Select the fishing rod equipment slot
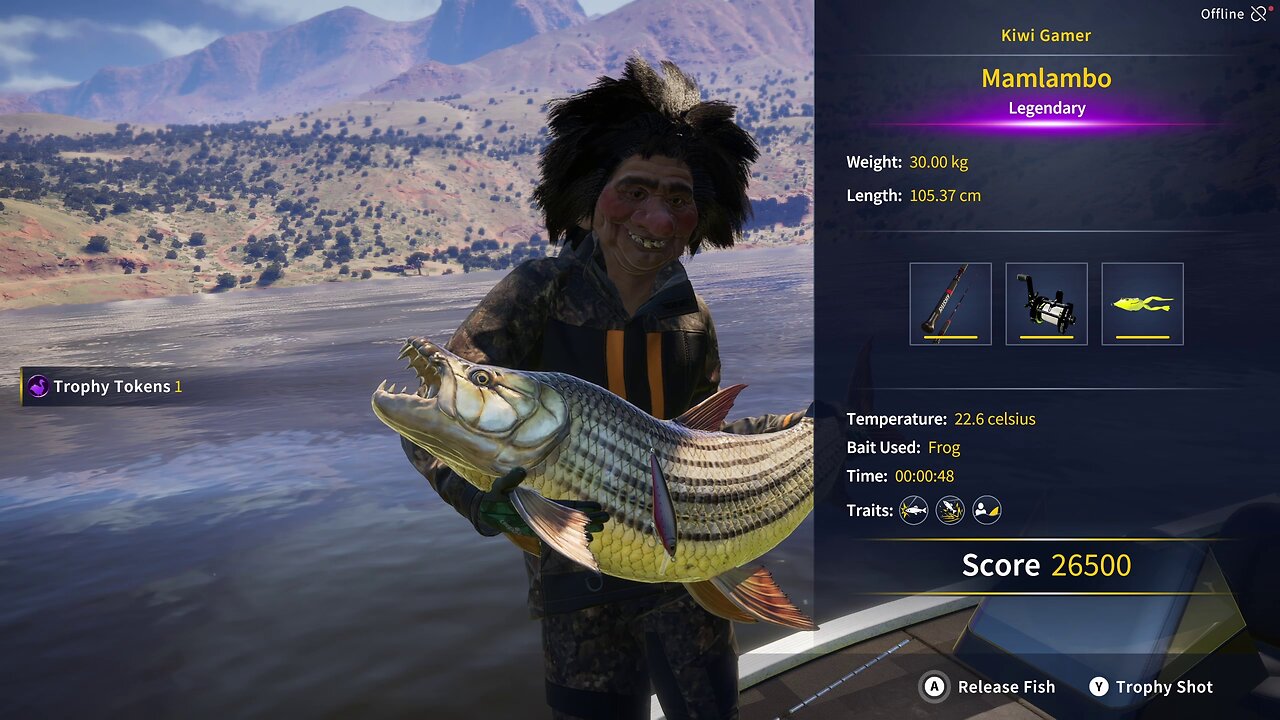Image resolution: width=1280 pixels, height=720 pixels. 950,304
